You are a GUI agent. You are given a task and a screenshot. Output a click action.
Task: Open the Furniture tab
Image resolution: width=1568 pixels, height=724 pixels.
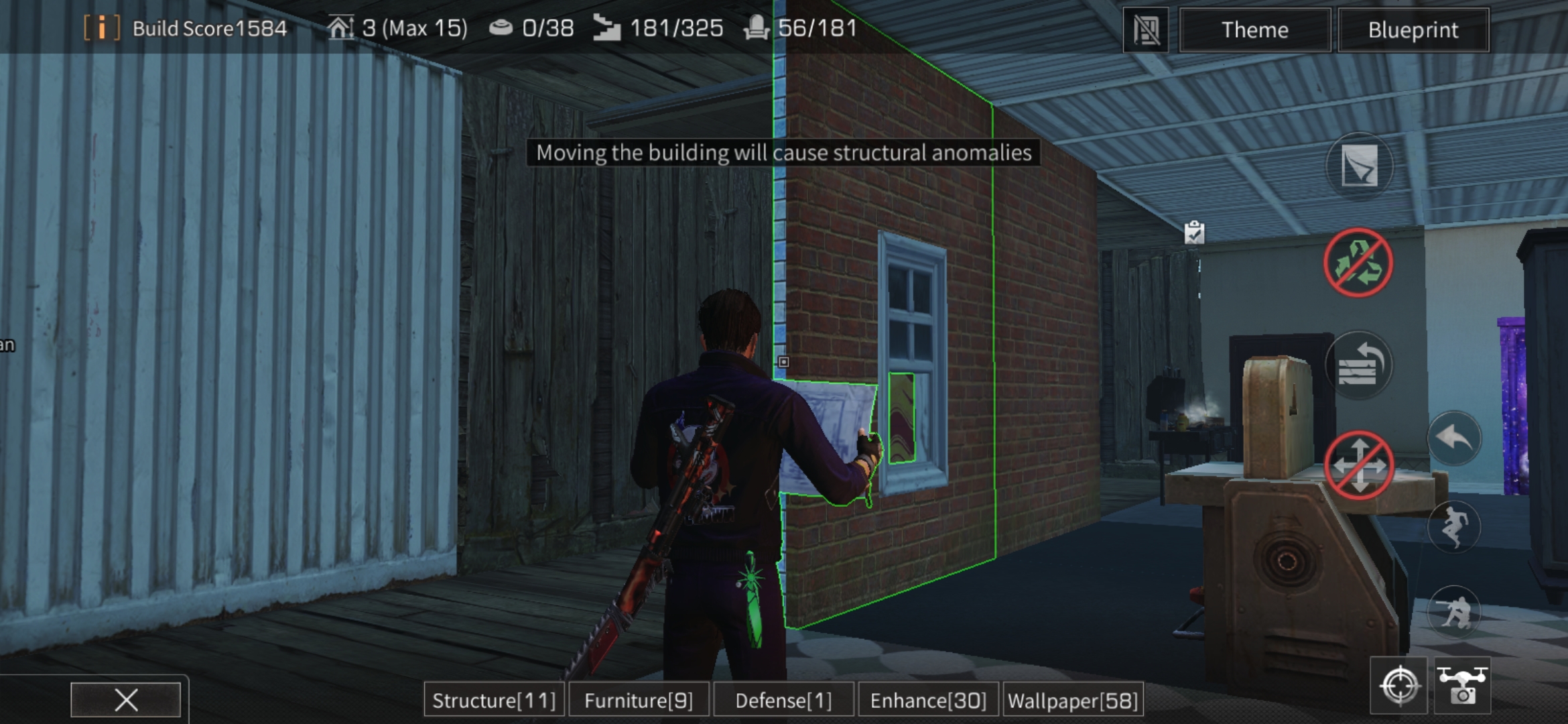click(639, 700)
